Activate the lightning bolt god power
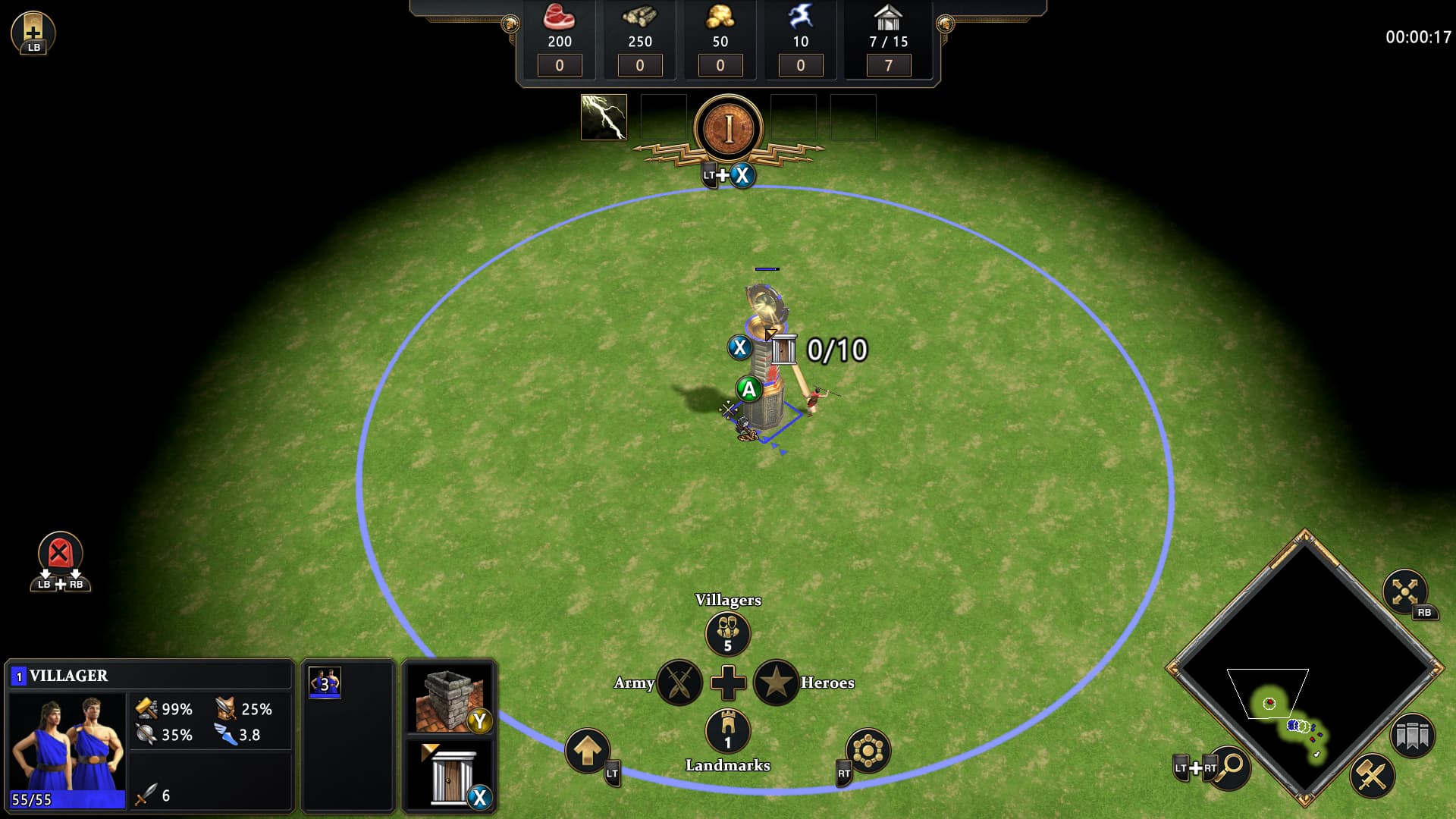Viewport: 1456px width, 819px height. 604,118
